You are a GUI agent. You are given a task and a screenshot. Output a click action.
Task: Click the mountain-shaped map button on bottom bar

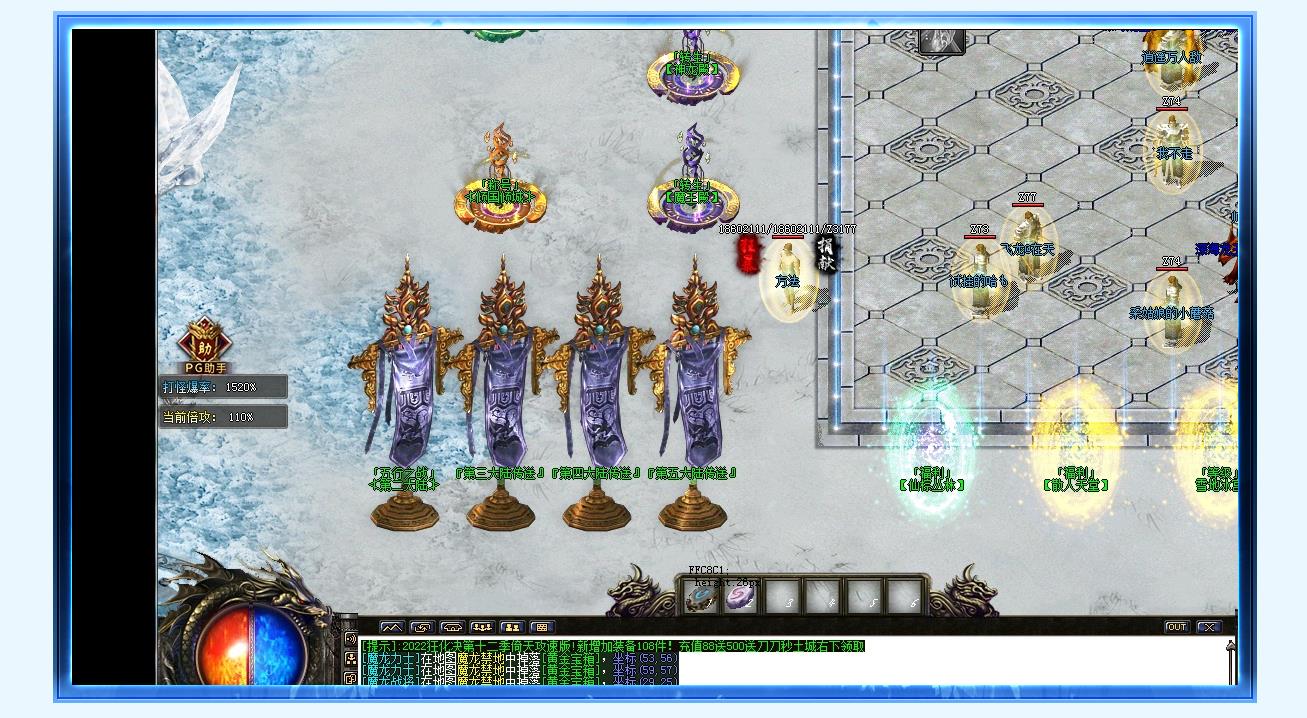pyautogui.click(x=392, y=627)
